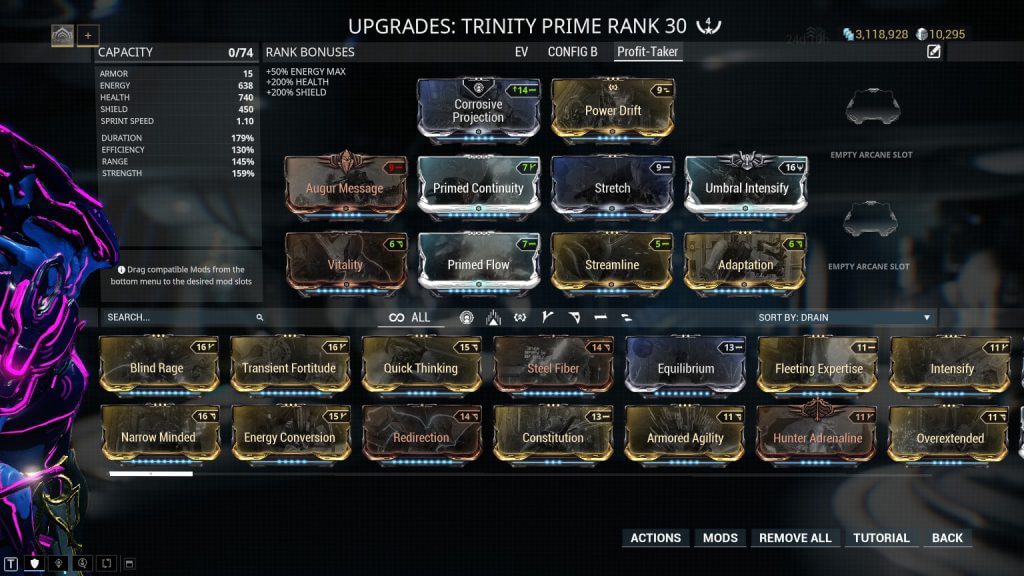Select the equipped Corrosive Projection mod

tap(478, 110)
